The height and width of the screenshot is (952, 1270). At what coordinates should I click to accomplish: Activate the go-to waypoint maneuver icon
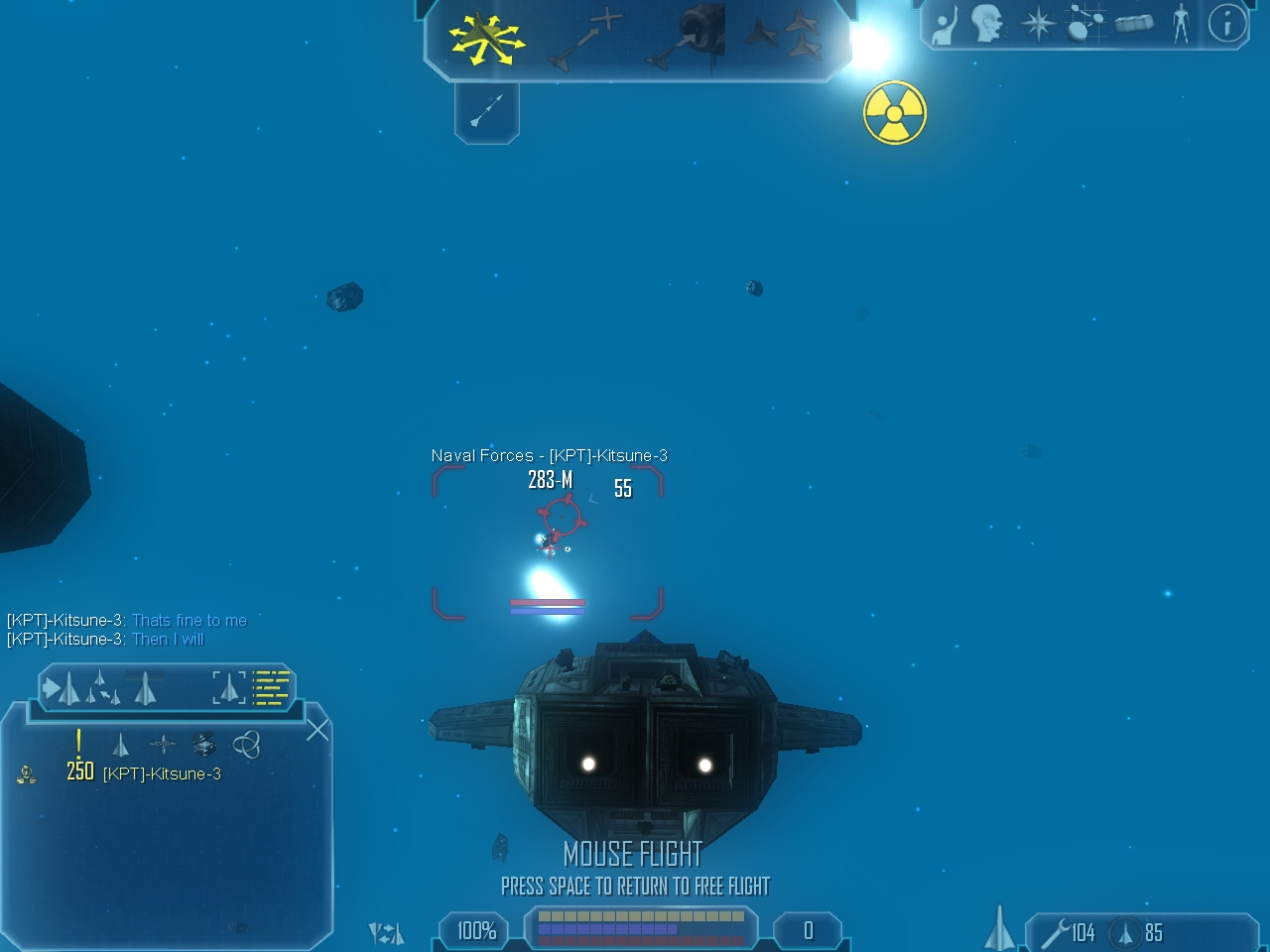pos(586,40)
